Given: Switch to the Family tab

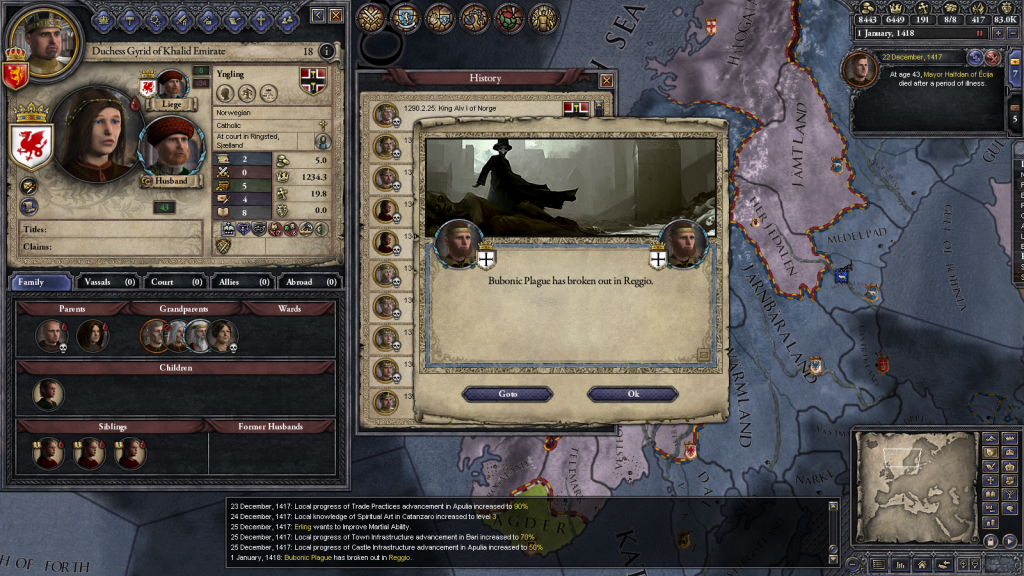Looking at the screenshot, I should pos(41,282).
